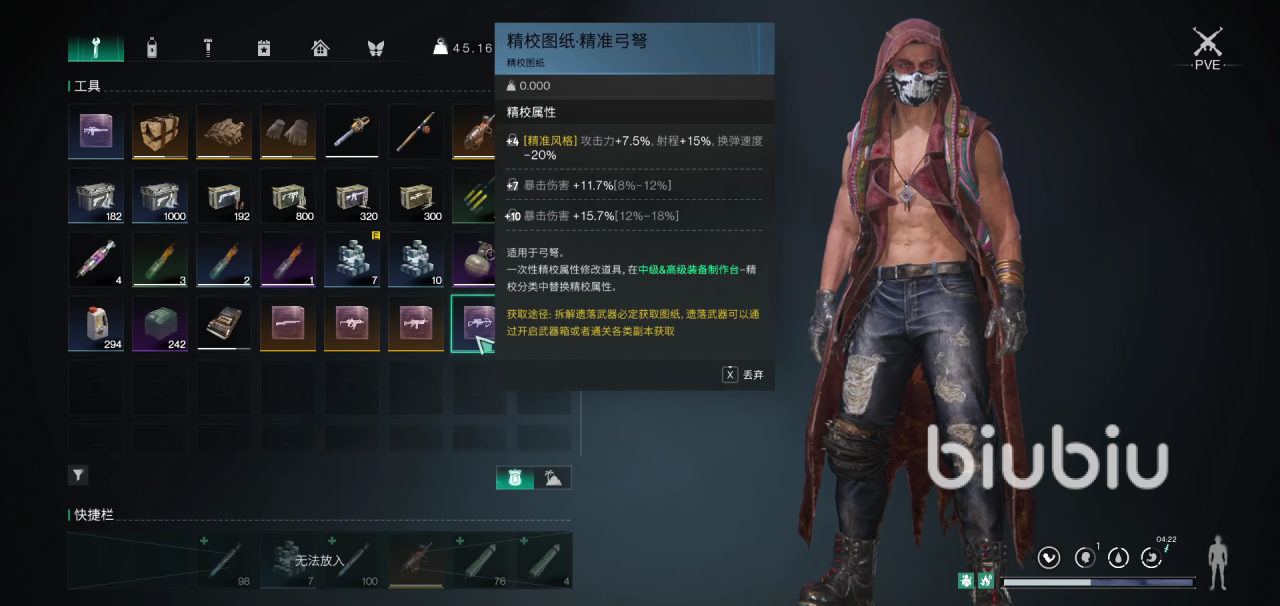The height and width of the screenshot is (606, 1280).
Task: Open the PVE mode indicator
Action: click(1208, 48)
